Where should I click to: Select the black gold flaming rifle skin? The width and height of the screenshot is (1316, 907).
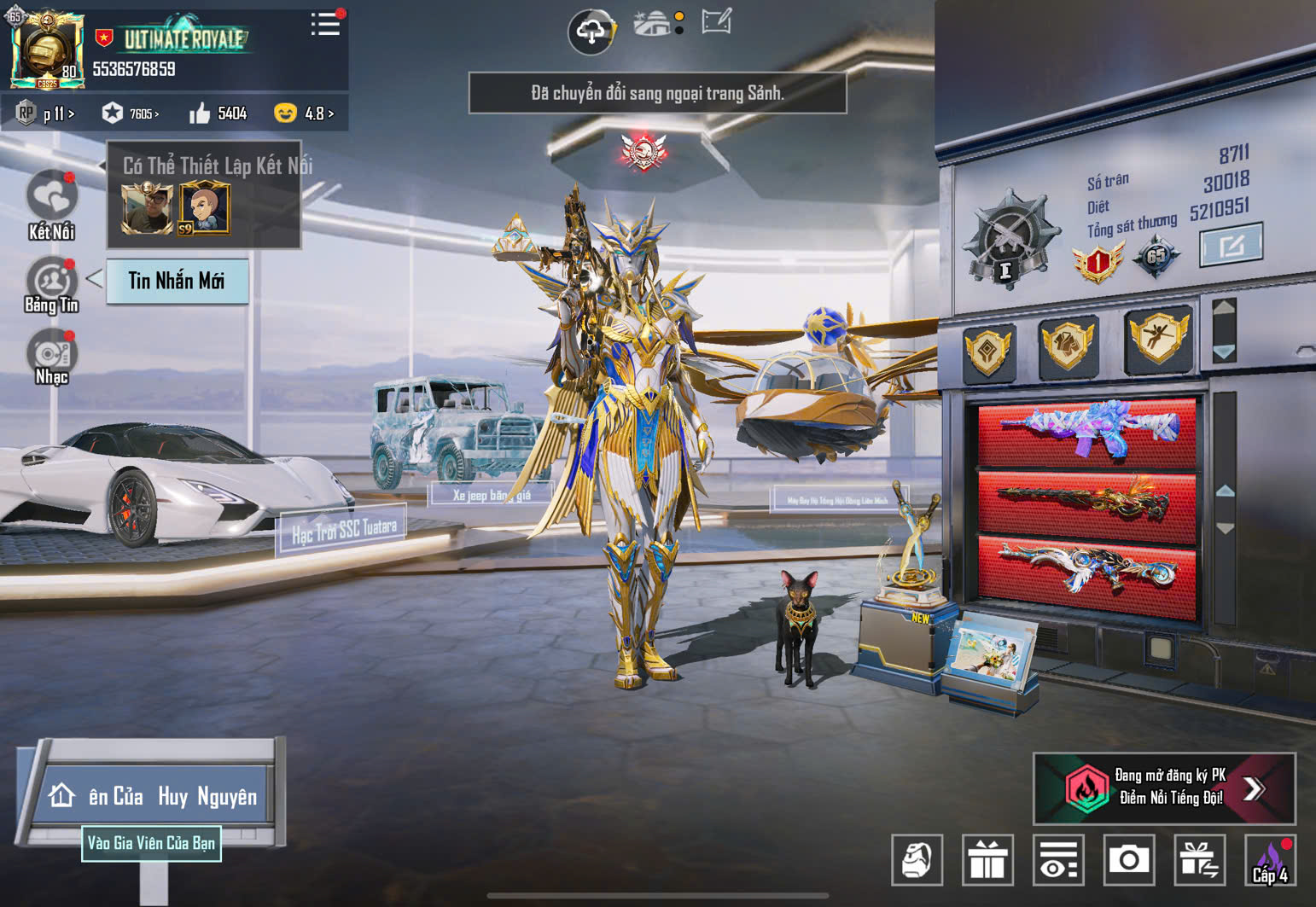[x=1086, y=503]
